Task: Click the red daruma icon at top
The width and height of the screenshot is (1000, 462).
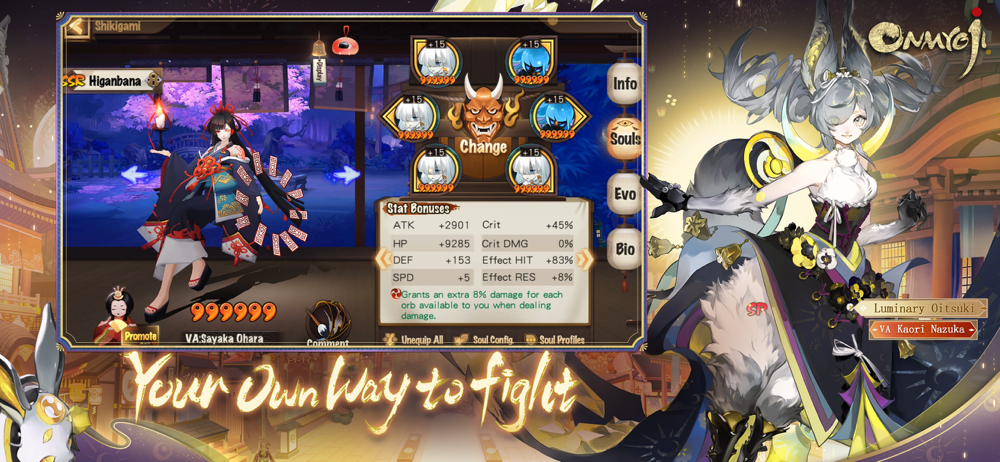Action: point(345,42)
